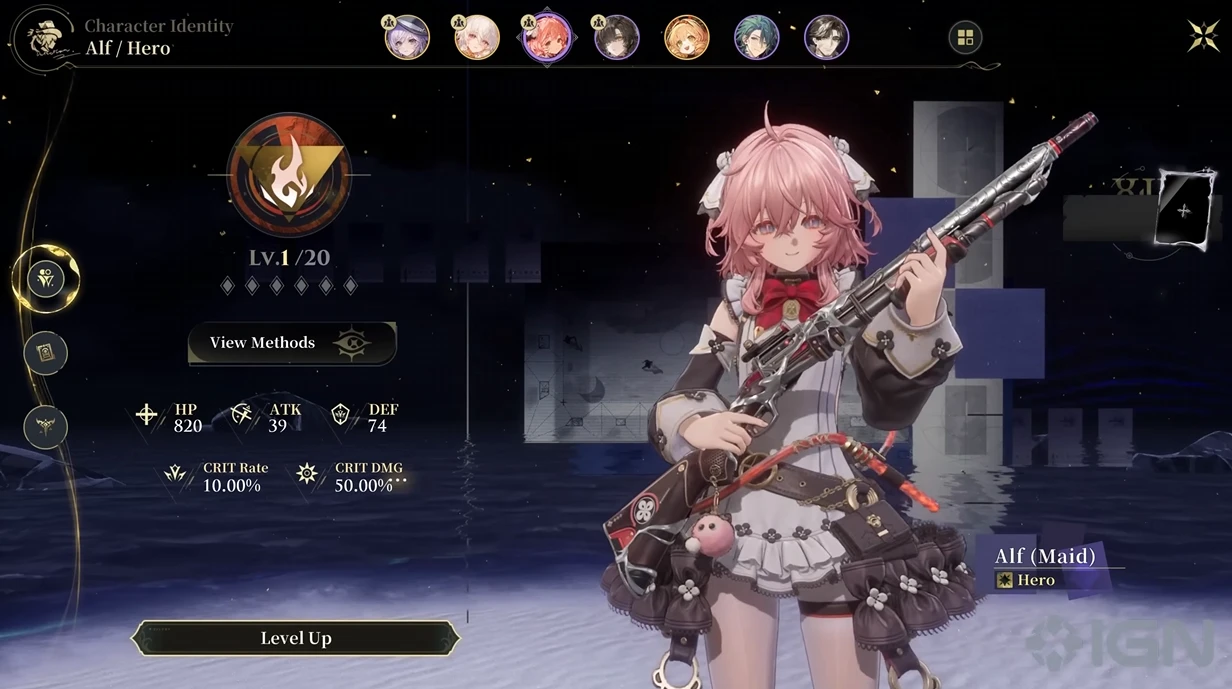The width and height of the screenshot is (1232, 689).
Task: Switch to the dark-haired character with purple ring
Action: 616,38
